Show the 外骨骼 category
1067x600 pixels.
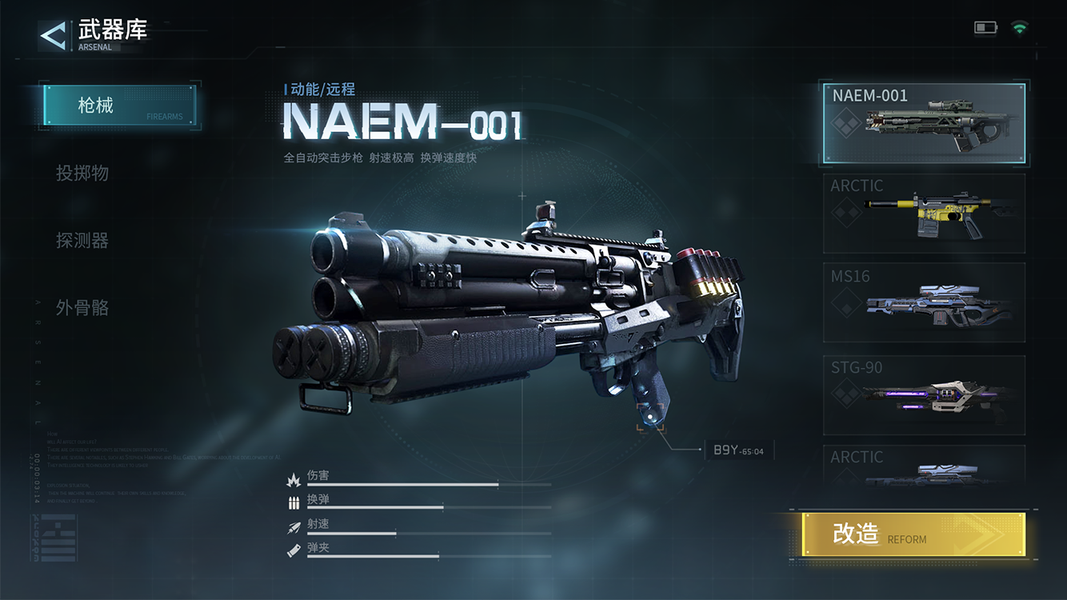[83, 308]
